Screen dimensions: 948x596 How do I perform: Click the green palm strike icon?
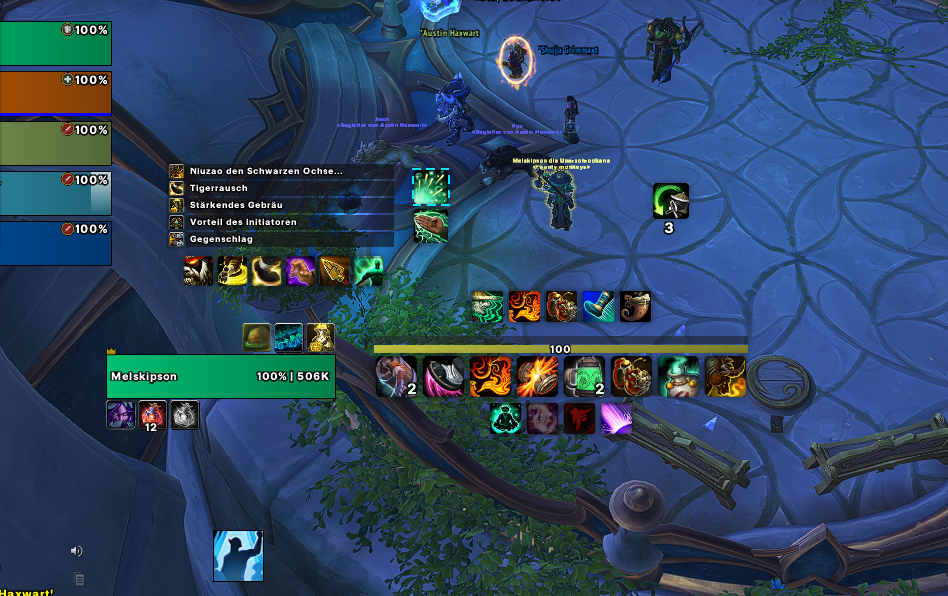tap(431, 224)
